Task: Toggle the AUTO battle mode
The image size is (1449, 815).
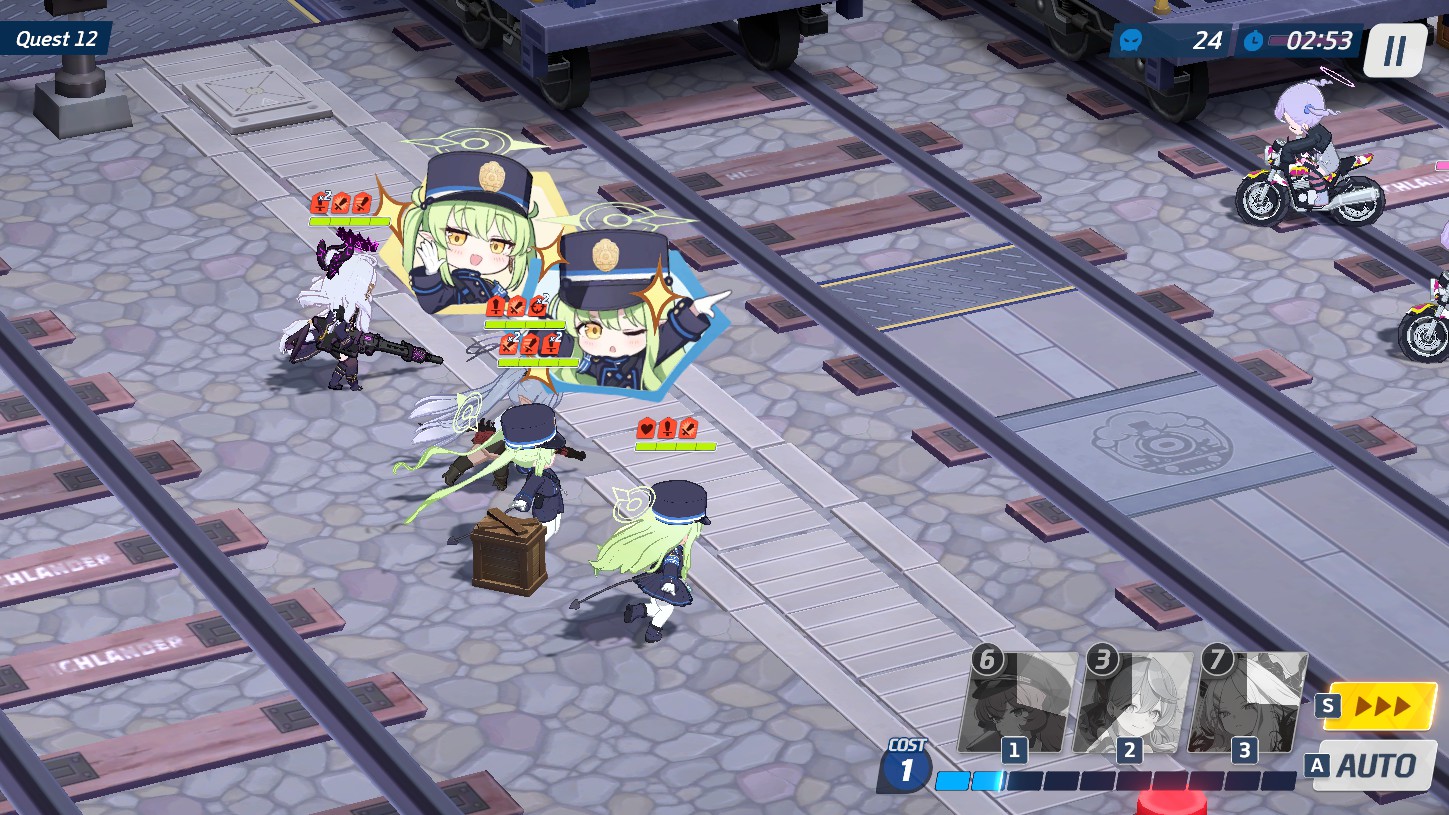Action: [1376, 766]
